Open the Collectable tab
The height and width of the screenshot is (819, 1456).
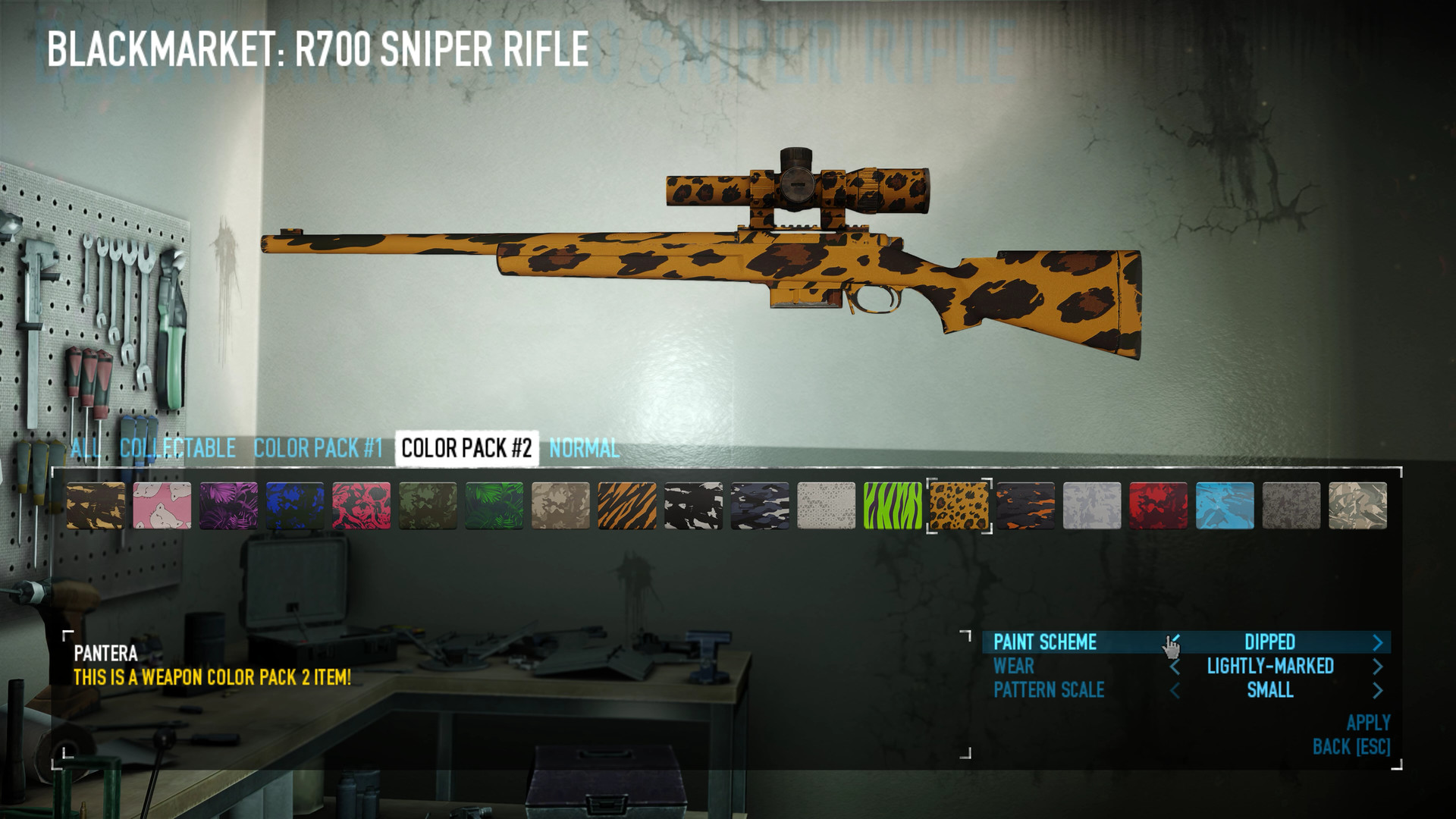(x=177, y=448)
